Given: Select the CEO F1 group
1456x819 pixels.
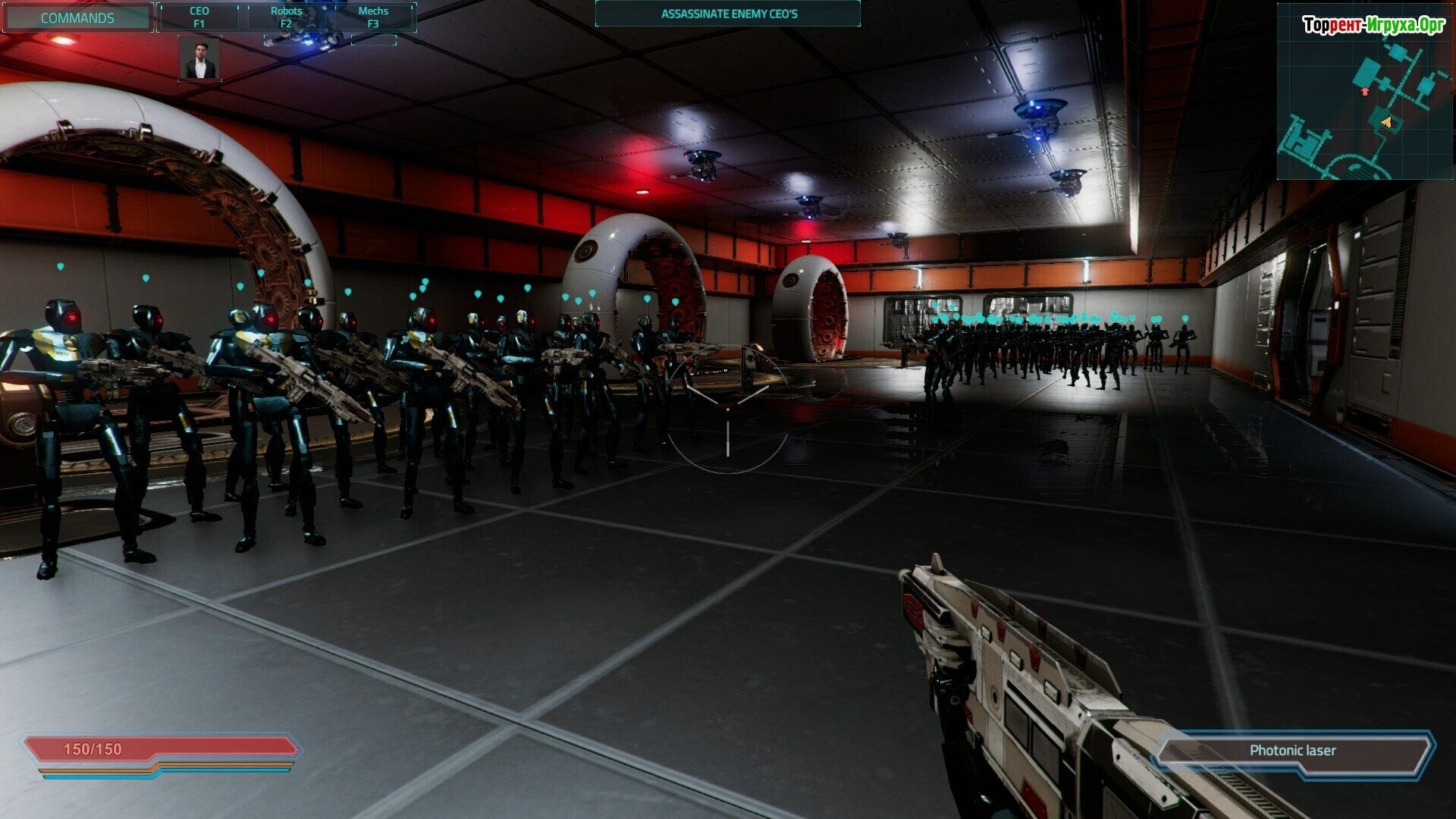Looking at the screenshot, I should click(199, 17).
